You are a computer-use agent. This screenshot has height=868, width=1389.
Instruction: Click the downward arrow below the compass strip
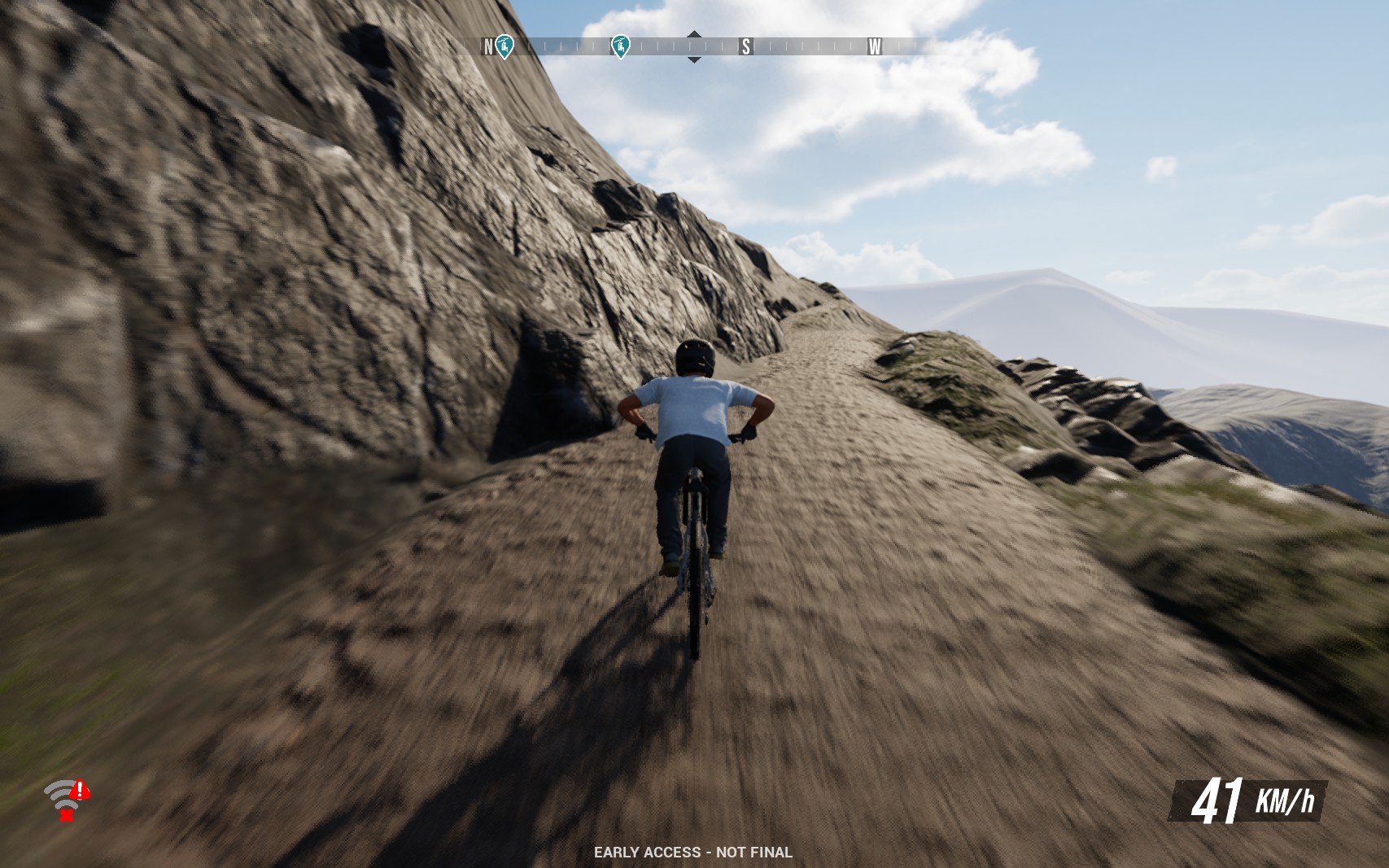click(694, 59)
